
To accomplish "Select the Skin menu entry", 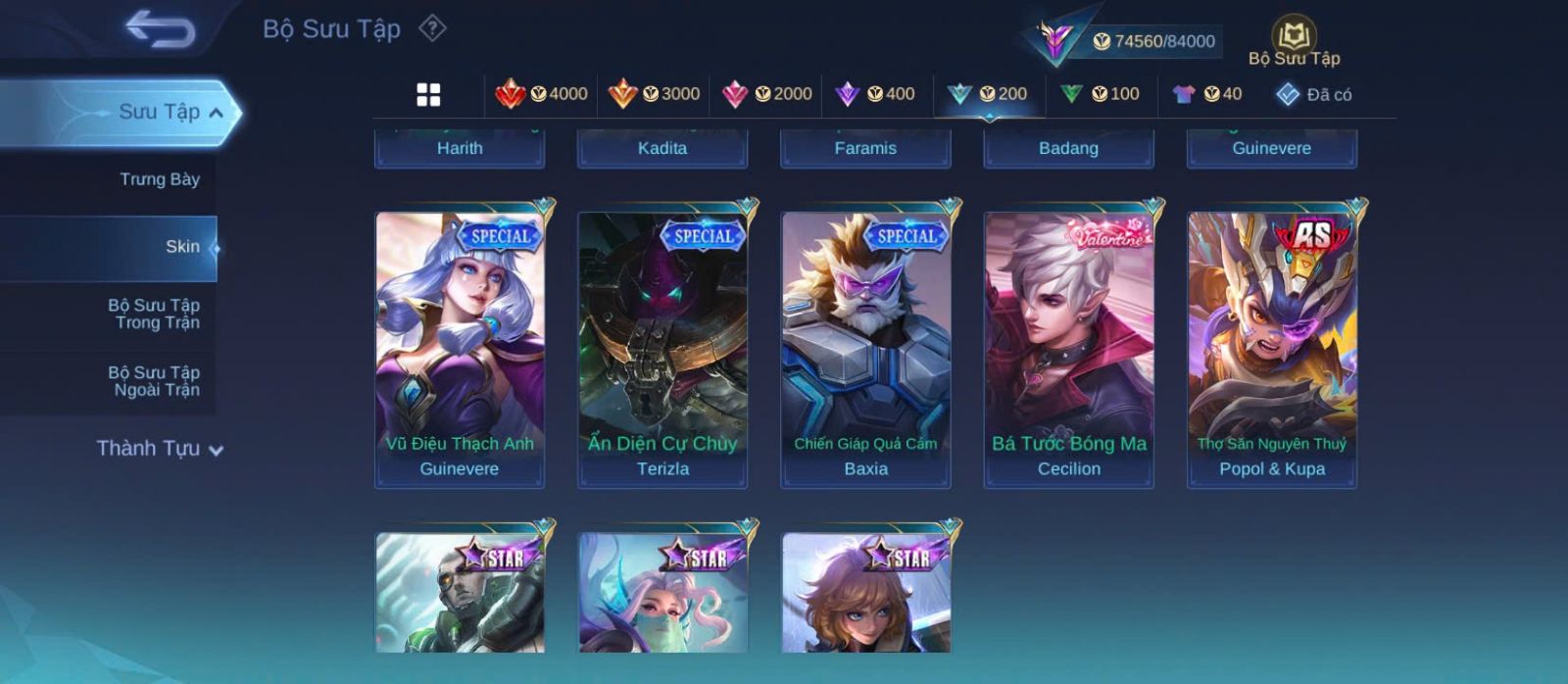I will pos(182,247).
